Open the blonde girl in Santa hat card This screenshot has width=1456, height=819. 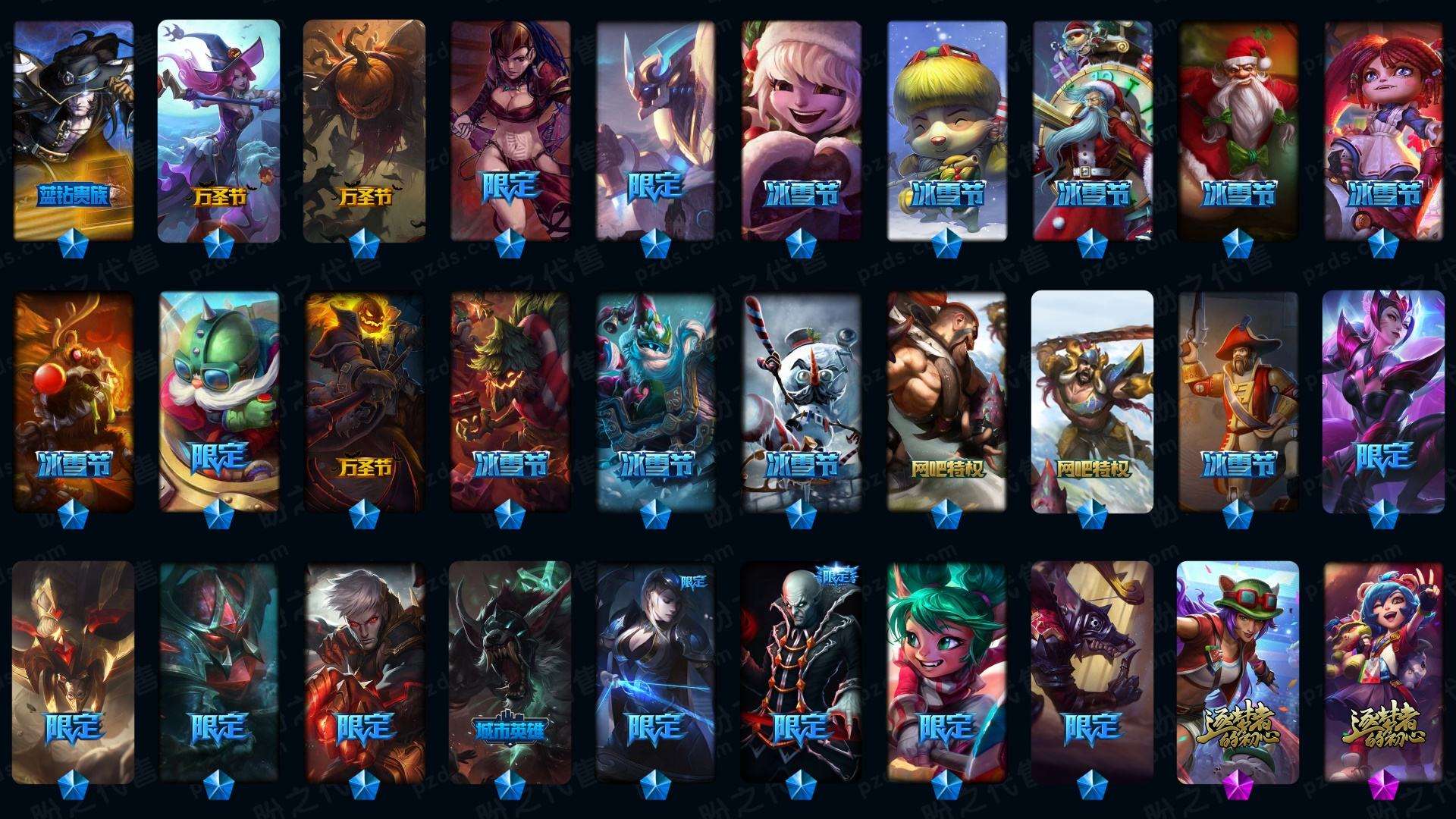pyautogui.click(x=801, y=129)
